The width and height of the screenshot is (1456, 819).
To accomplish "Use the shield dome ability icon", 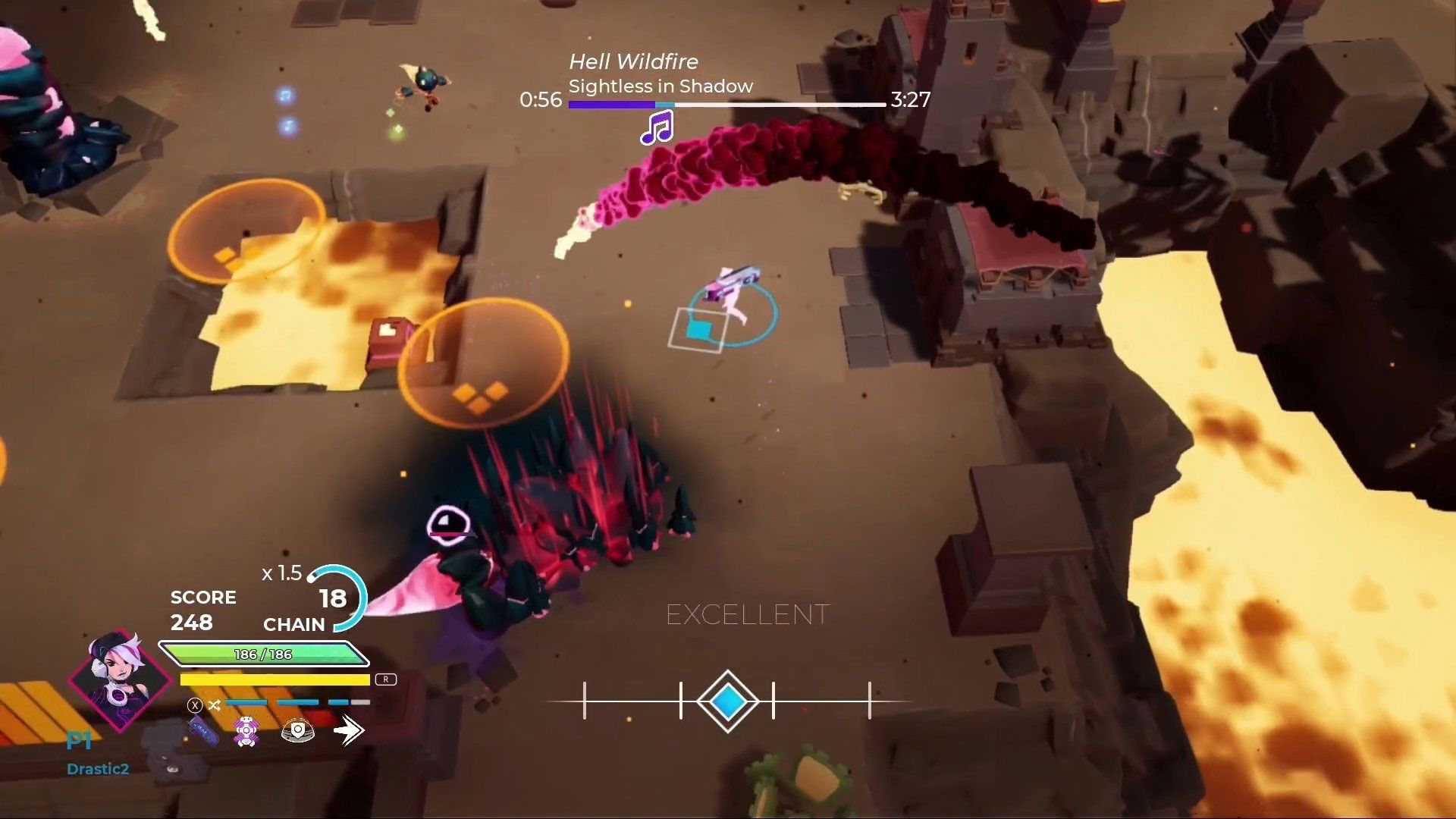I will 297,731.
